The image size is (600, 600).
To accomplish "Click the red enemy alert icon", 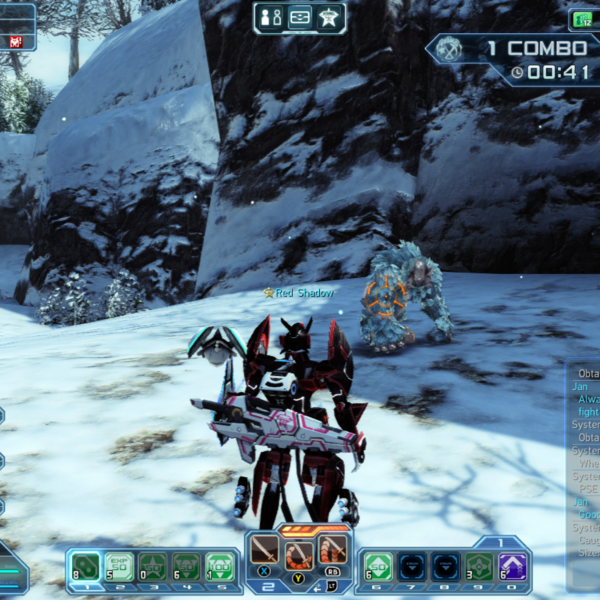I will tap(16, 41).
